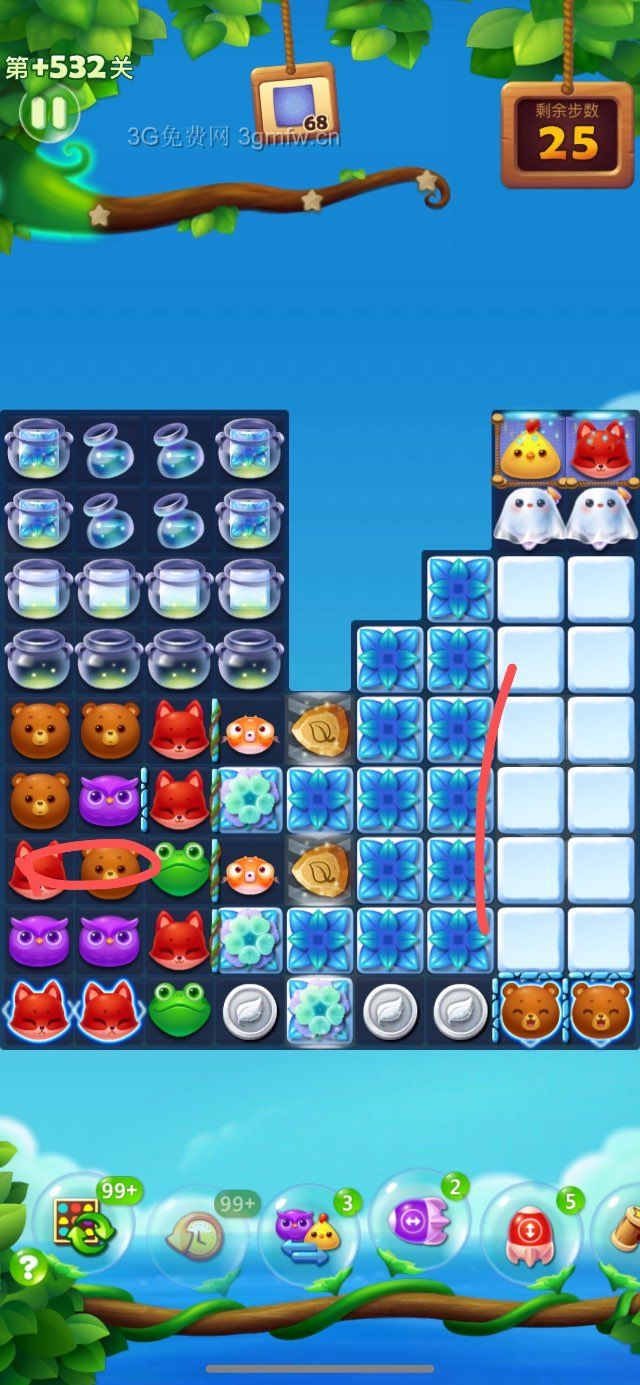
Task: Tap the caged red fox beside the chick
Action: tap(601, 450)
